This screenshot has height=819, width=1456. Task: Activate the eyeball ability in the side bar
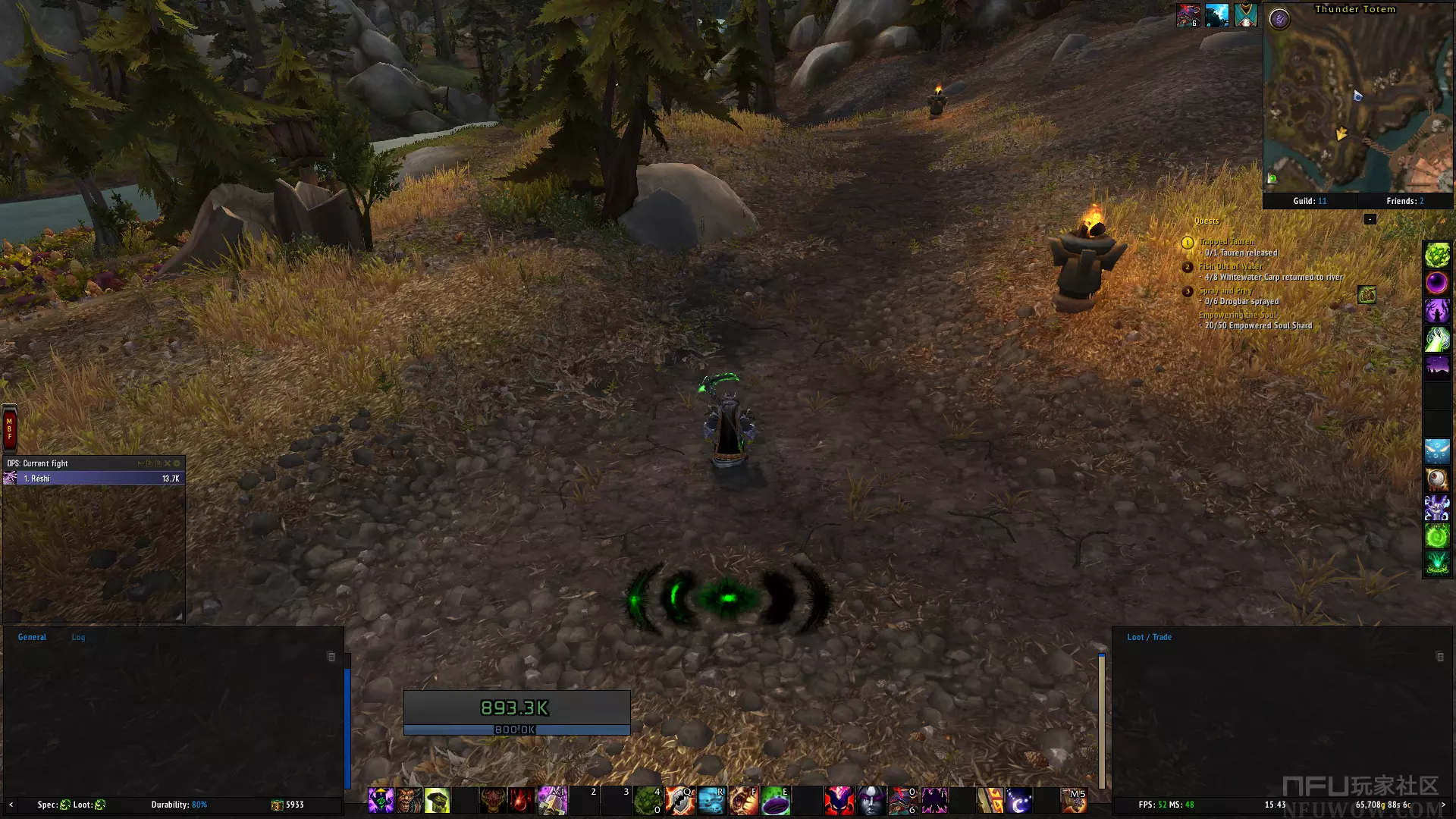tap(1436, 479)
